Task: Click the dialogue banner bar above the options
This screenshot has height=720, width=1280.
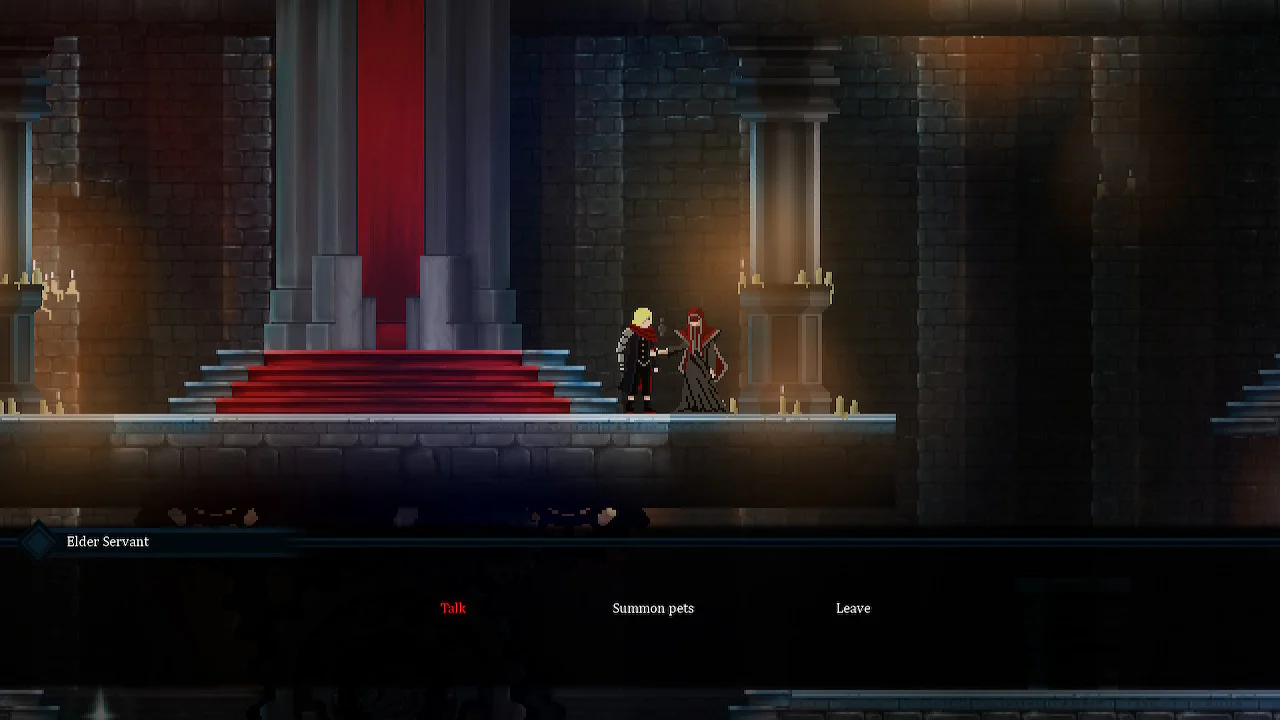Action: click(400, 541)
